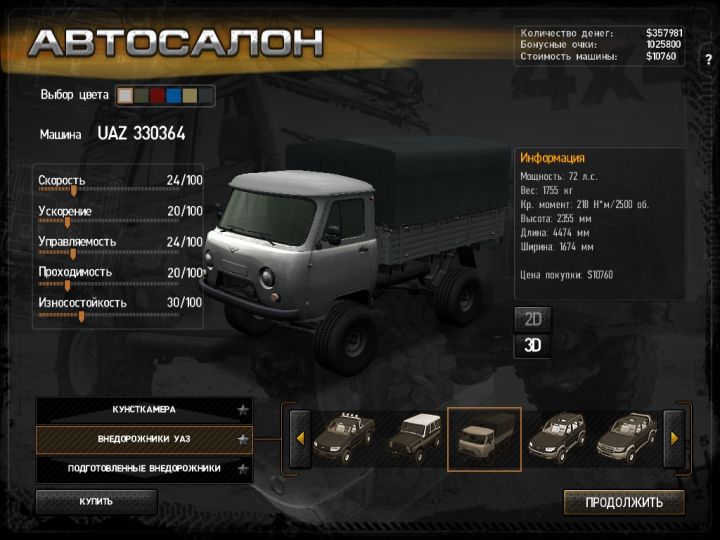Screen dimensions: 720x540
Task: Pick the red color swatch
Action: [157, 96]
